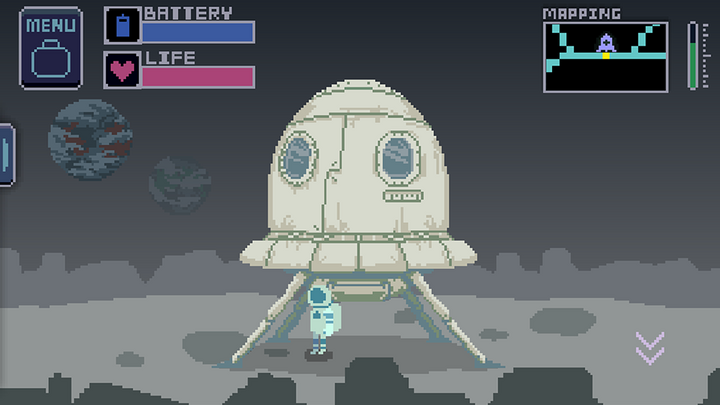Viewport: 720px width, 405px height.
Task: Open the MENU backpack button
Action: (x=51, y=49)
